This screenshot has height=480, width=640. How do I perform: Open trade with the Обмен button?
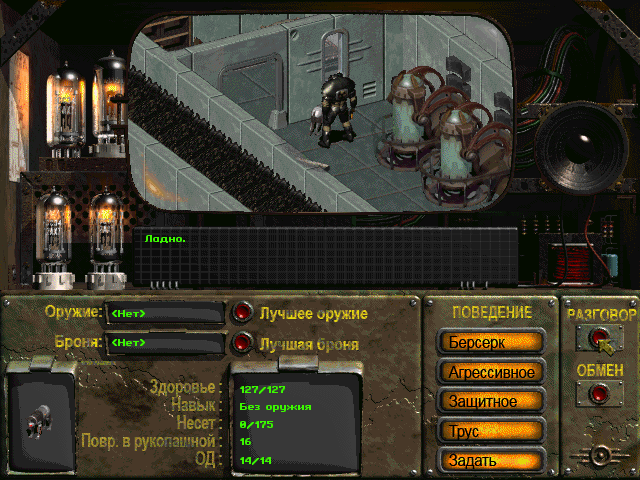tap(600, 394)
